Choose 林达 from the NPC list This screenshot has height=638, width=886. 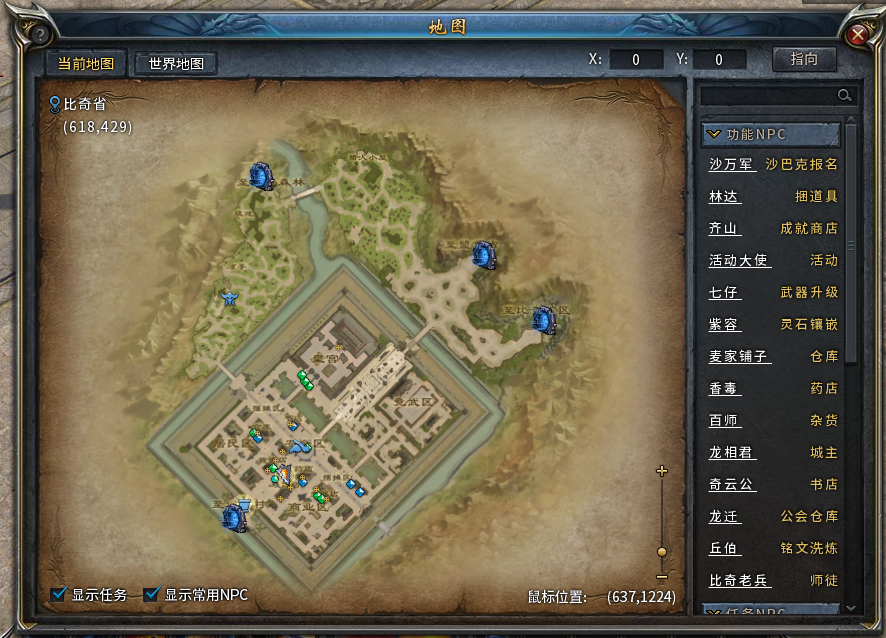coord(724,197)
